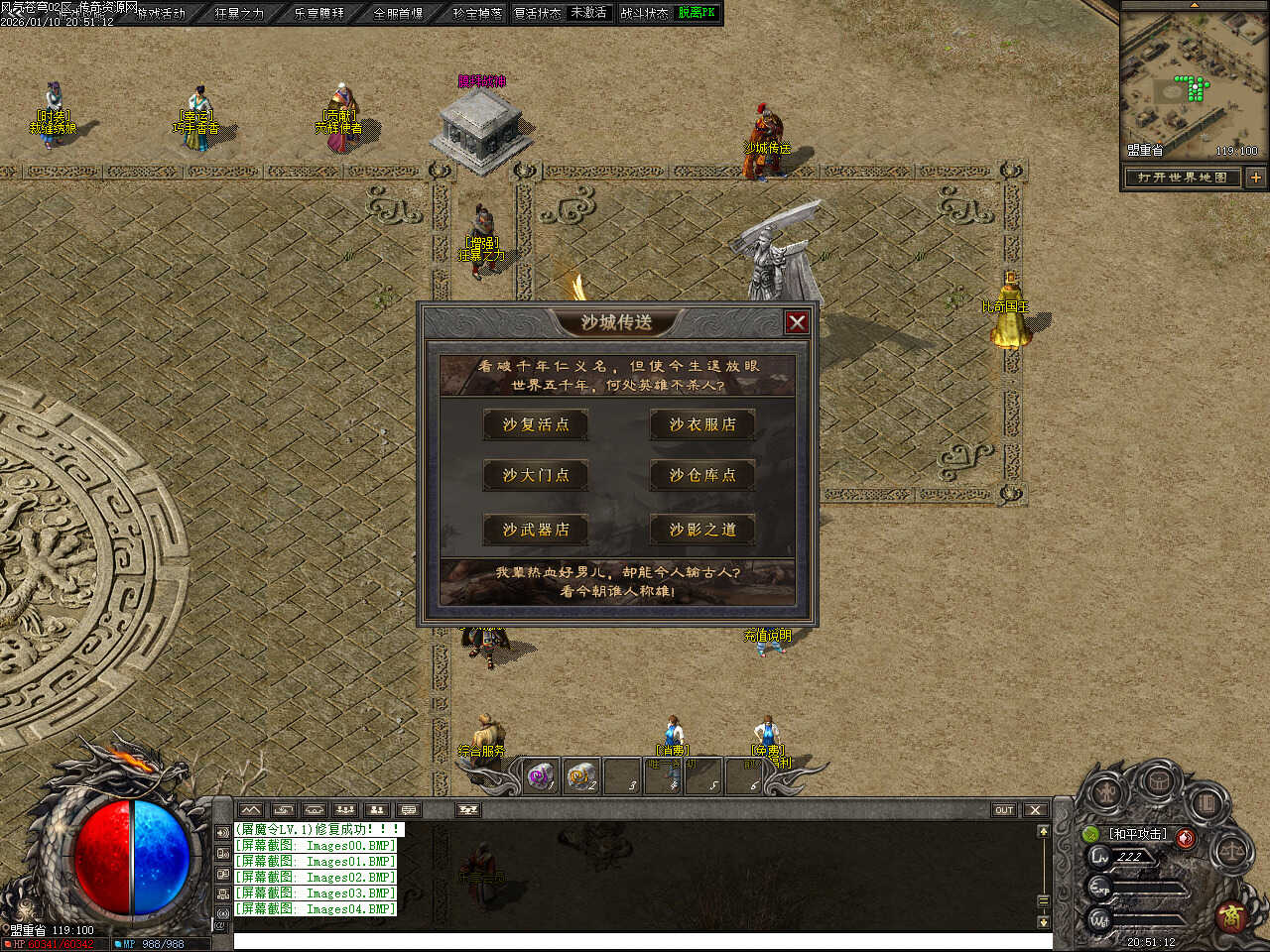Open the 狂暴之力 menu entry
The image size is (1270, 952).
point(239,13)
